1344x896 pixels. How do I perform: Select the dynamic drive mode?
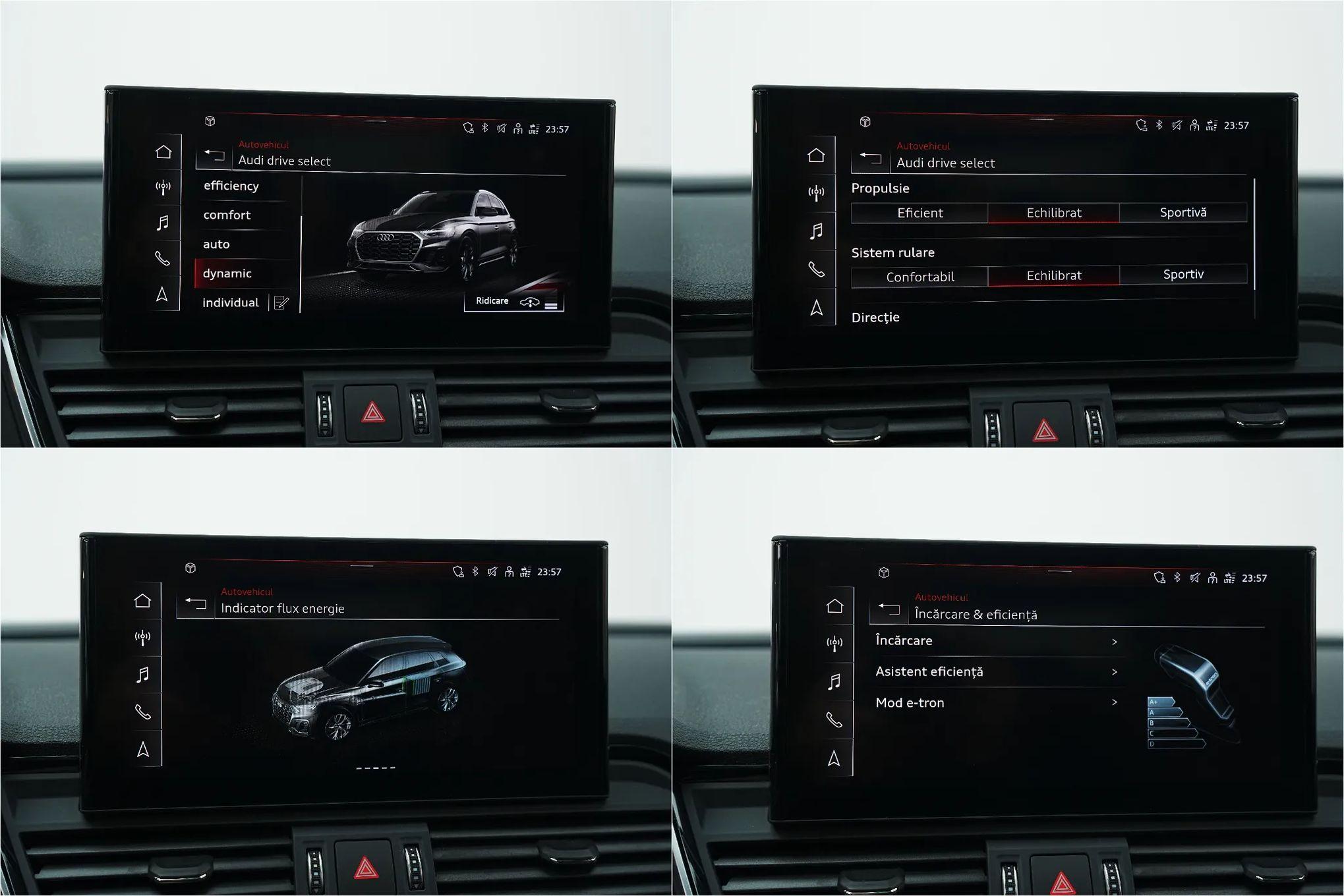[228, 273]
